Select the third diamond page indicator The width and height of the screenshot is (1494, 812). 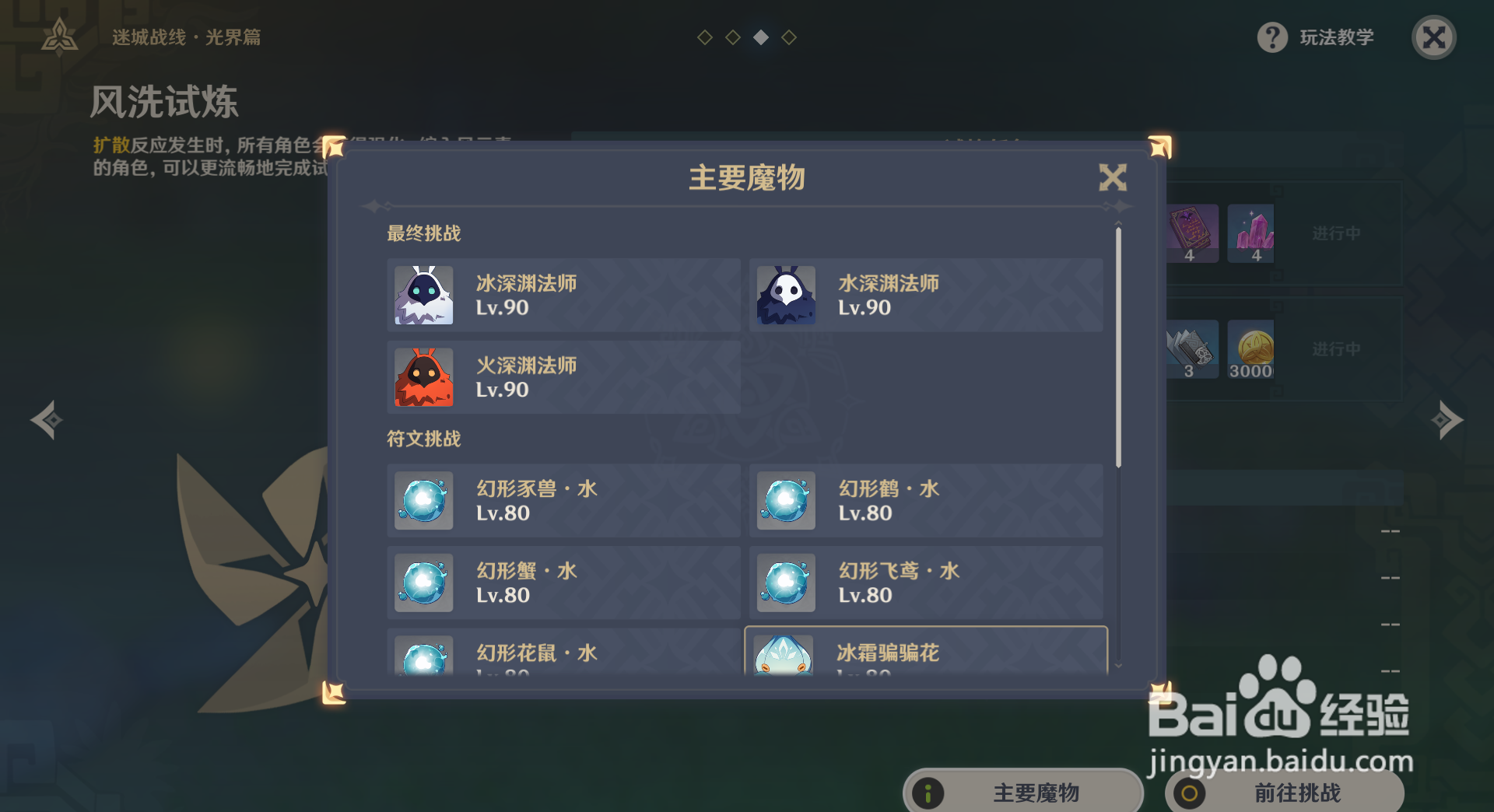[x=760, y=36]
